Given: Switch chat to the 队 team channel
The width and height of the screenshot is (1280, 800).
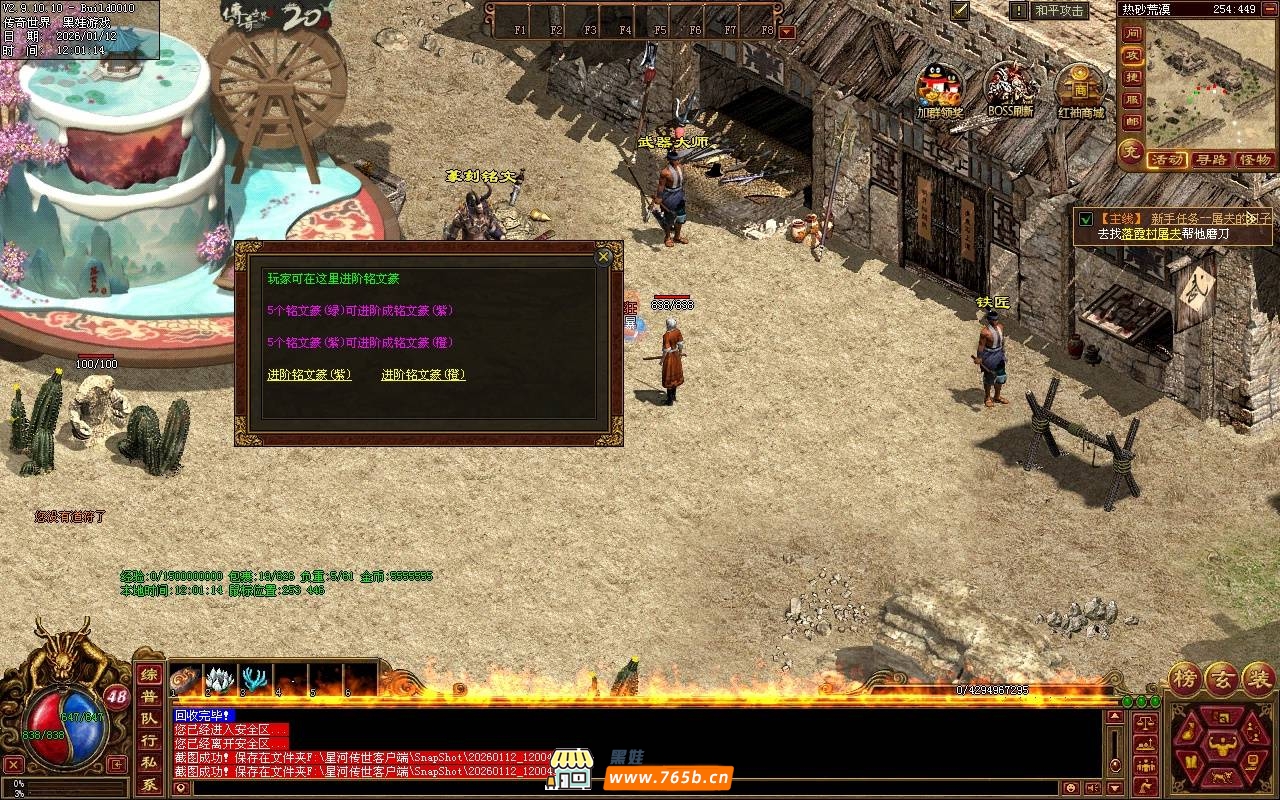Looking at the screenshot, I should click(x=148, y=718).
